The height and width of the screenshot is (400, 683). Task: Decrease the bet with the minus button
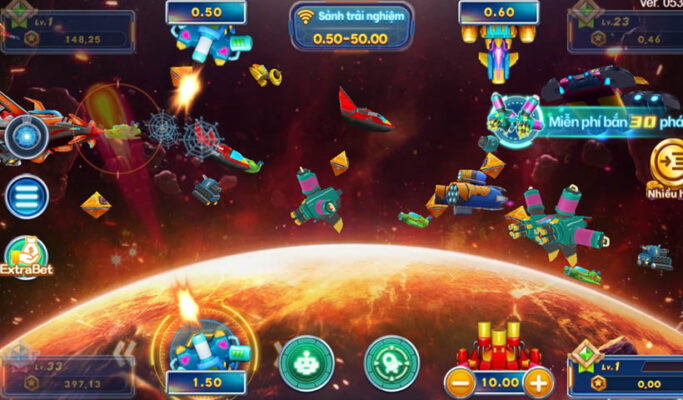460,381
